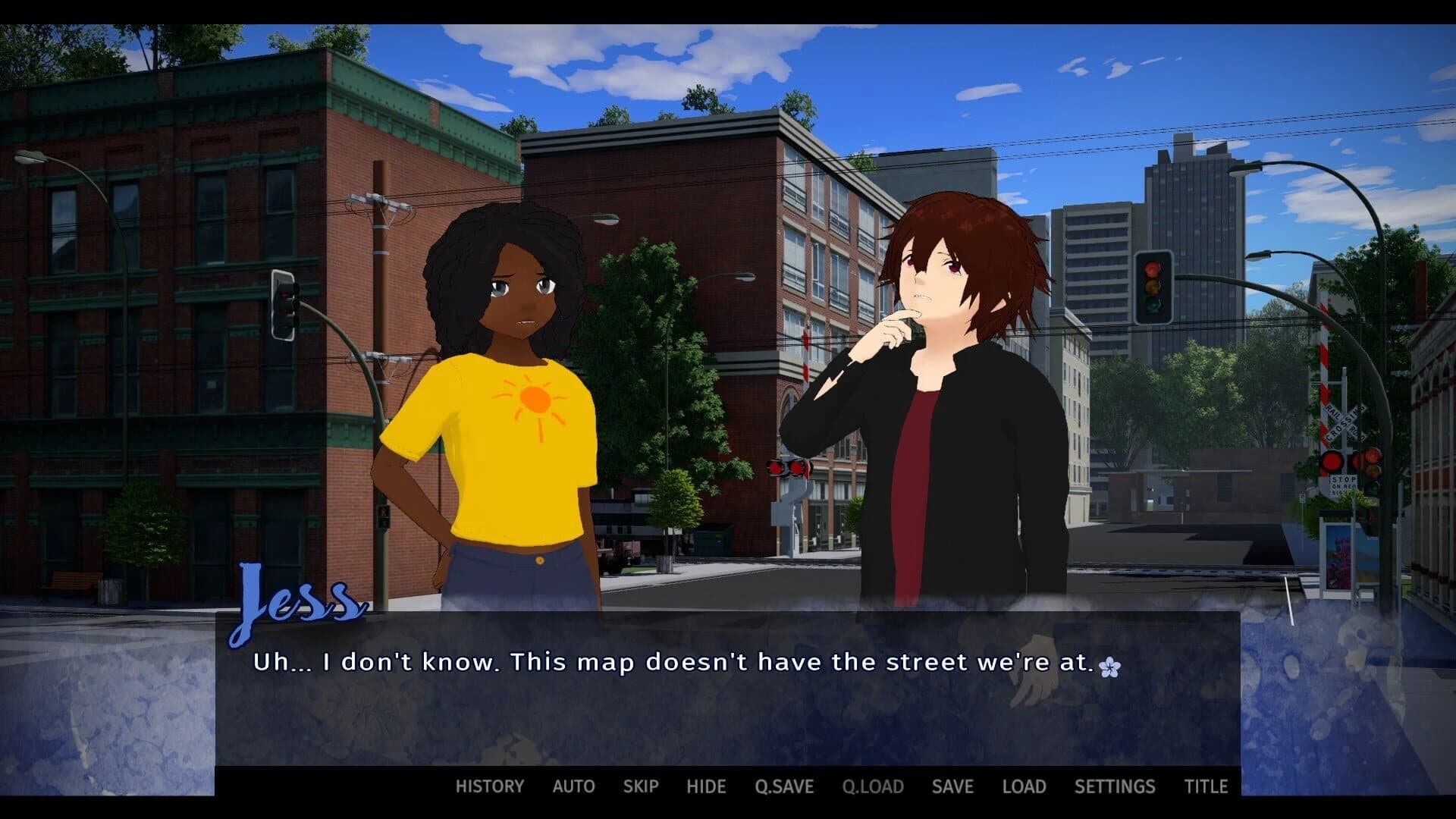This screenshot has width=1456, height=819.
Task: Hide the dialogue text box
Action: [706, 786]
